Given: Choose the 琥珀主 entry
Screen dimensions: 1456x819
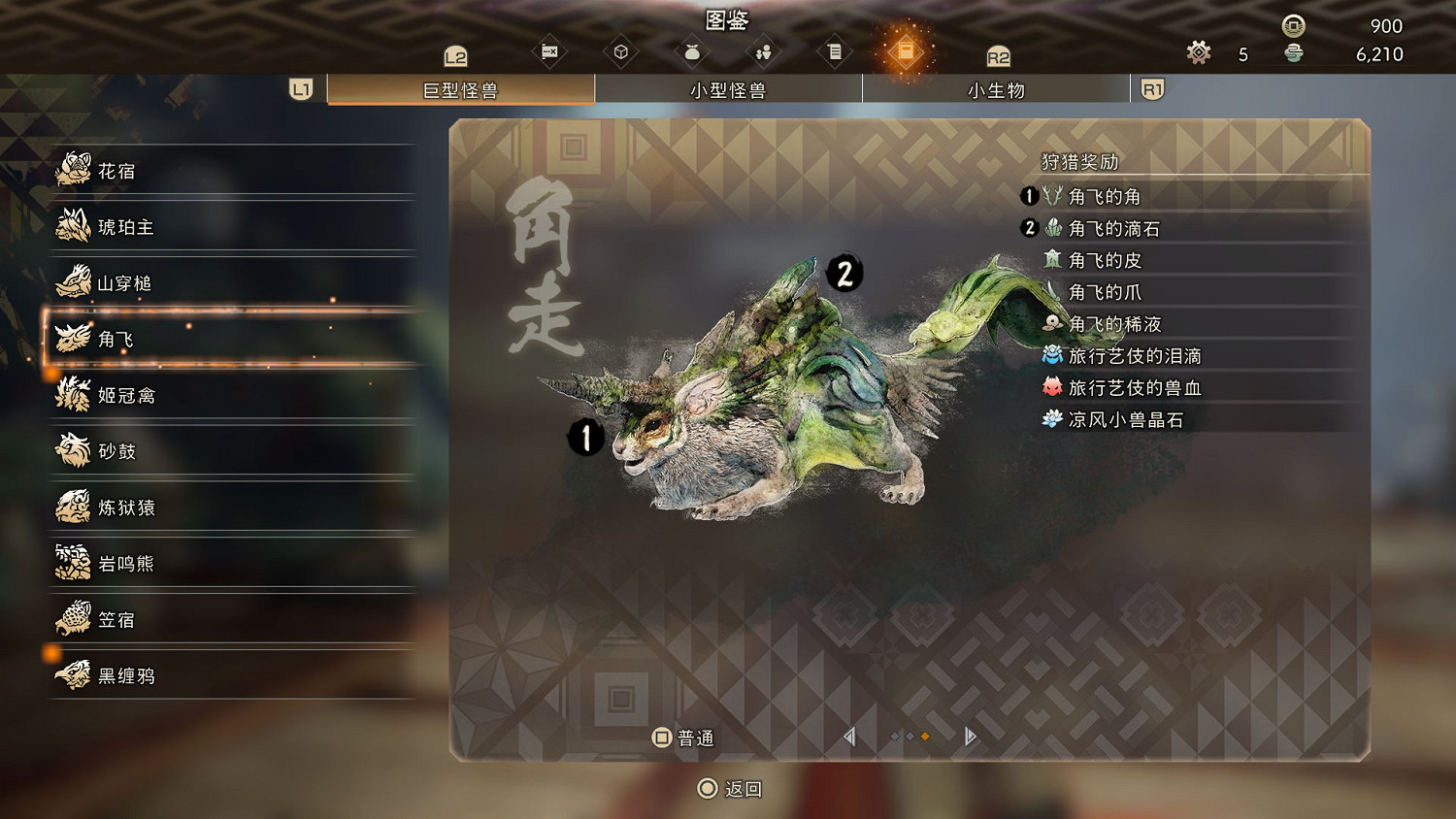Looking at the screenshot, I should pyautogui.click(x=233, y=227).
